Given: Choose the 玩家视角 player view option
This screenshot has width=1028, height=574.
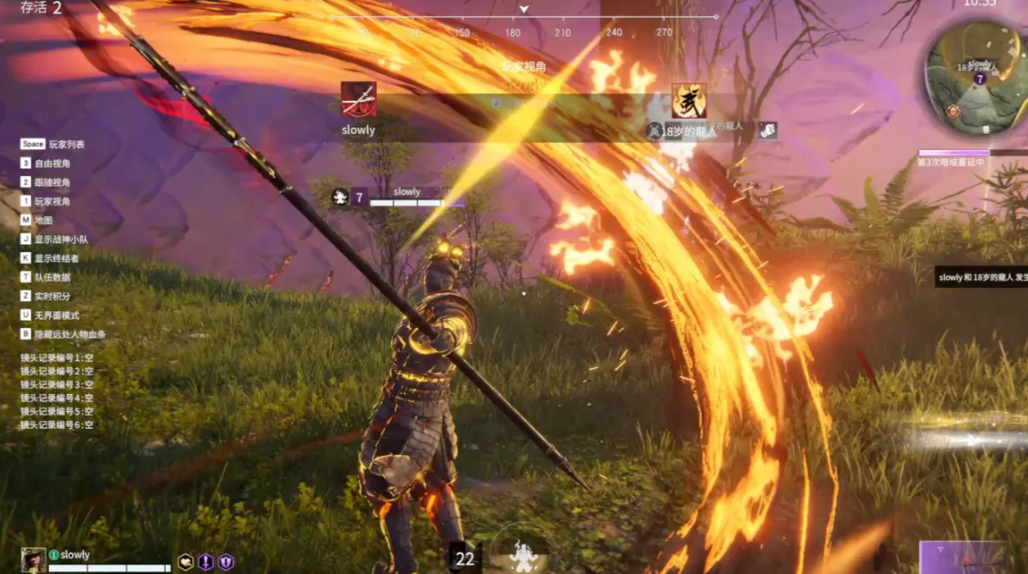Looking at the screenshot, I should (58, 201).
